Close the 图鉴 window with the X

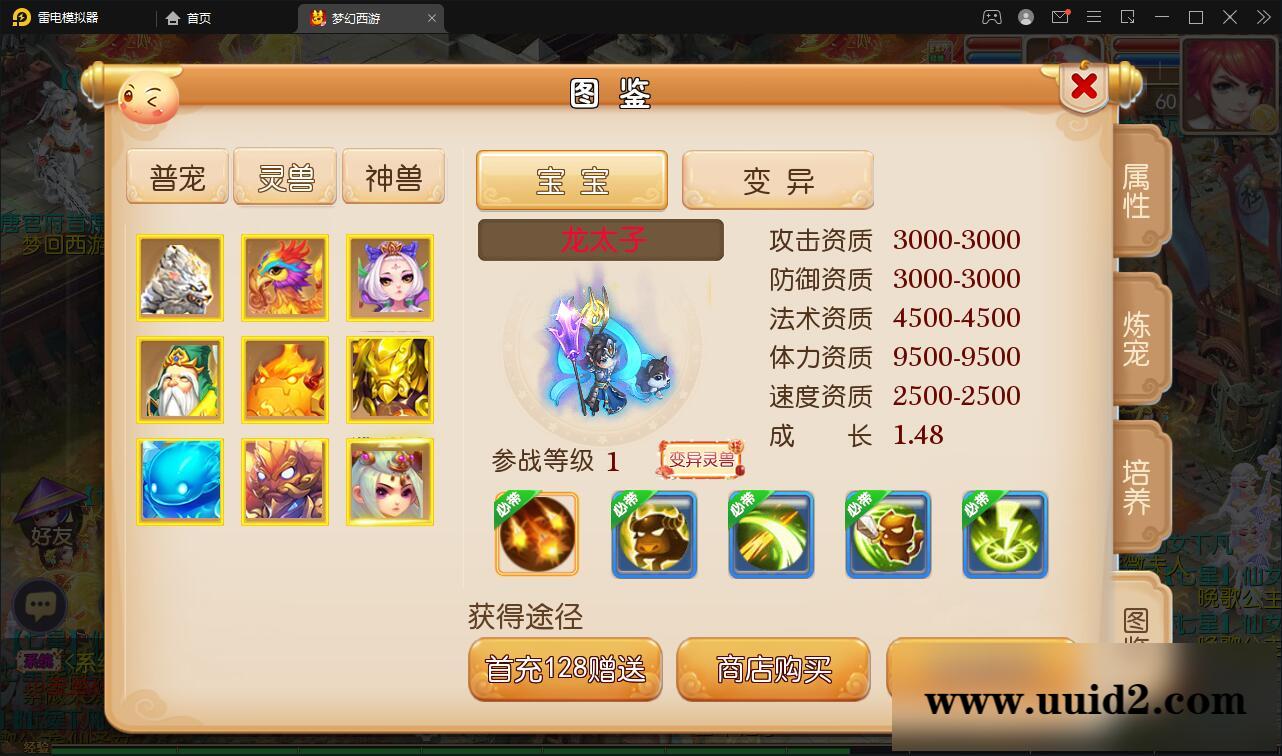(1083, 88)
